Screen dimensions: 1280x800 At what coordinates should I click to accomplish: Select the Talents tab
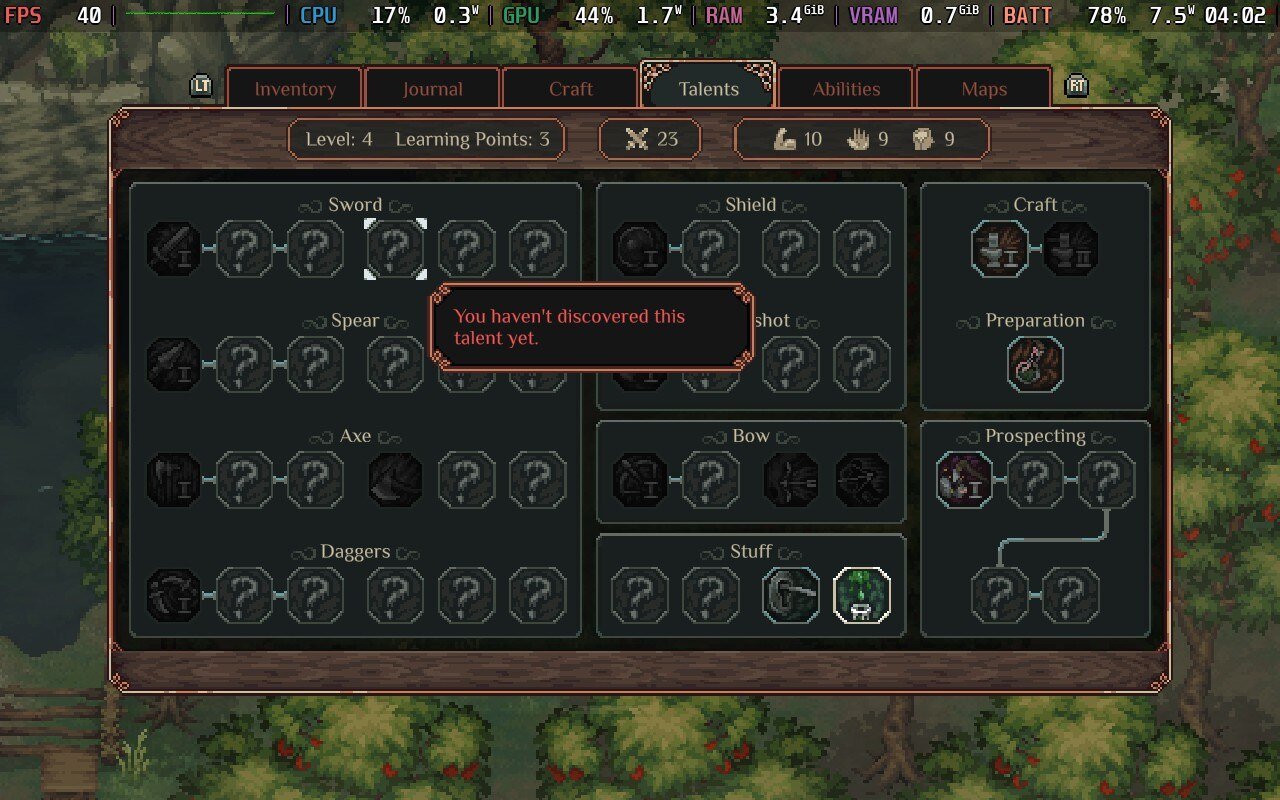coord(708,89)
